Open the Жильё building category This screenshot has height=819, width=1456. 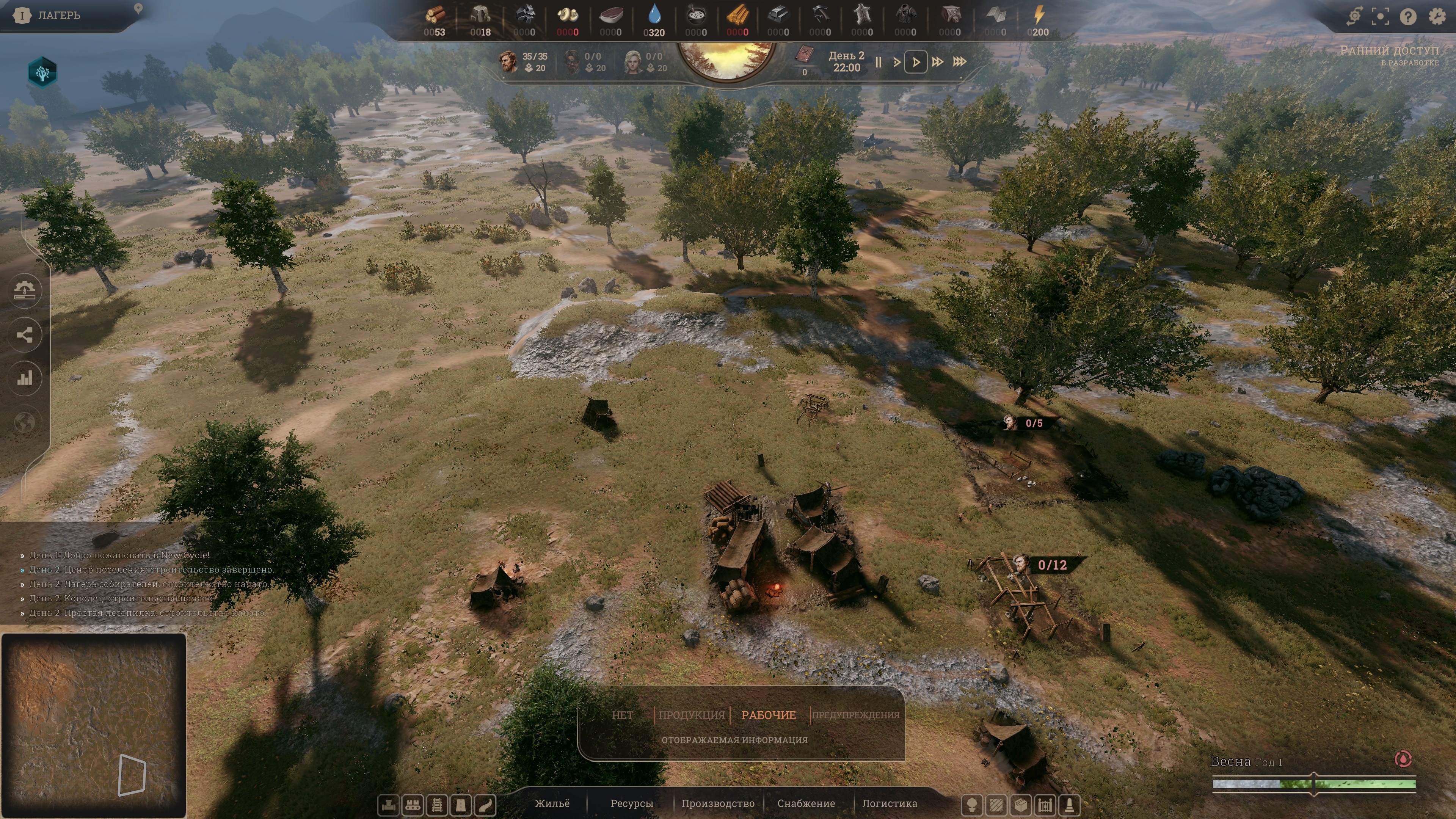coord(552,803)
